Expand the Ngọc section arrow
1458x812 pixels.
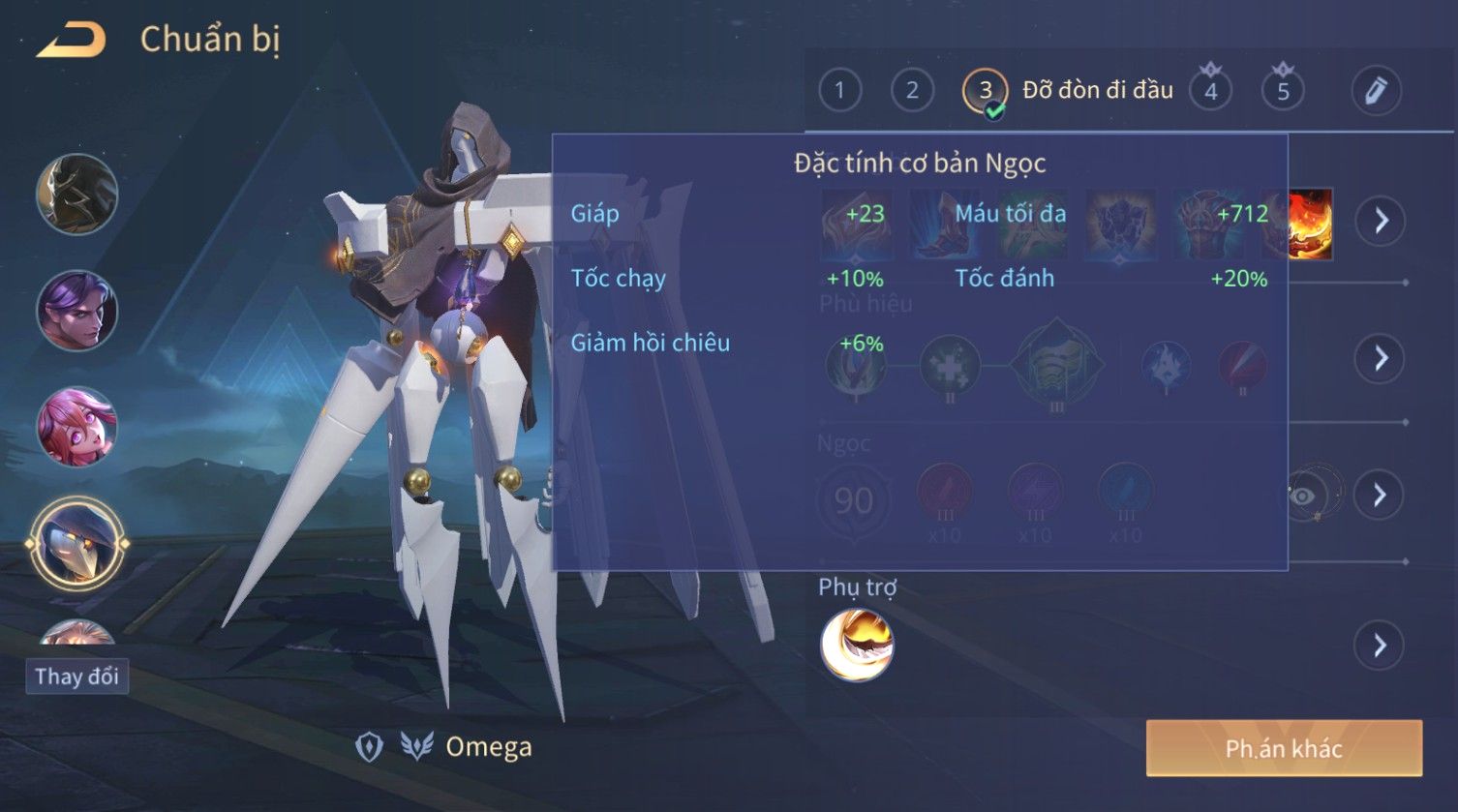pos(1381,496)
